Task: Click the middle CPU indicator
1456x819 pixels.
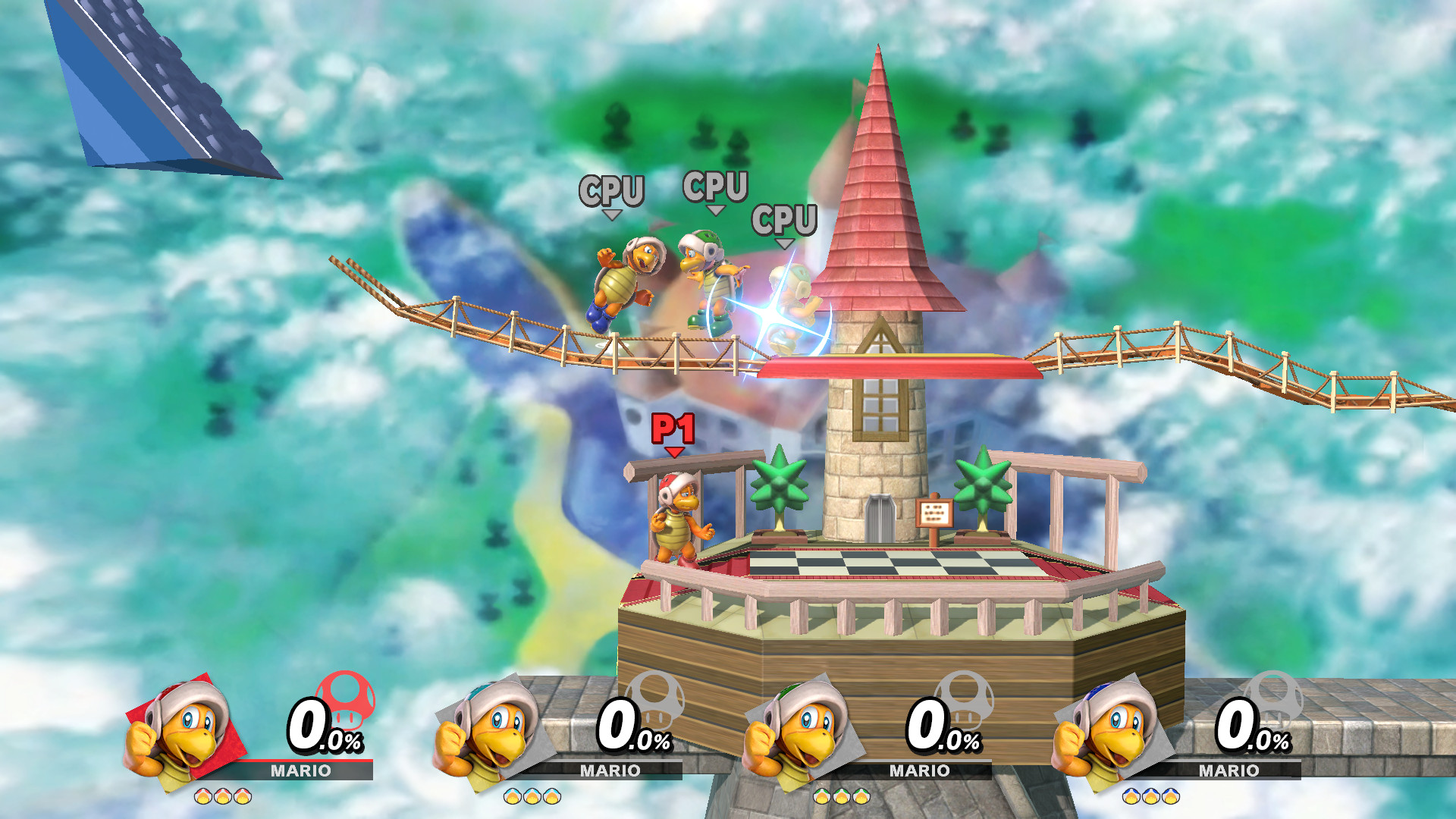Action: (714, 187)
